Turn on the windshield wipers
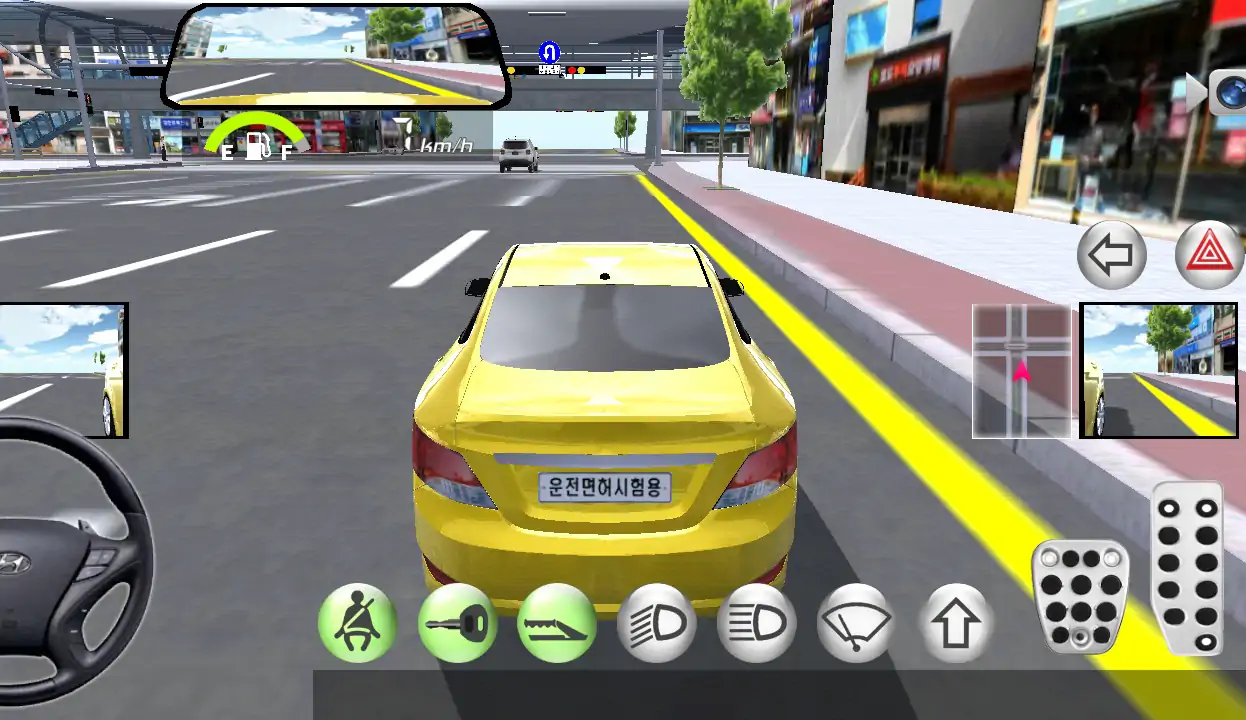Screen dimensions: 1246x720 pyautogui.click(x=857, y=624)
